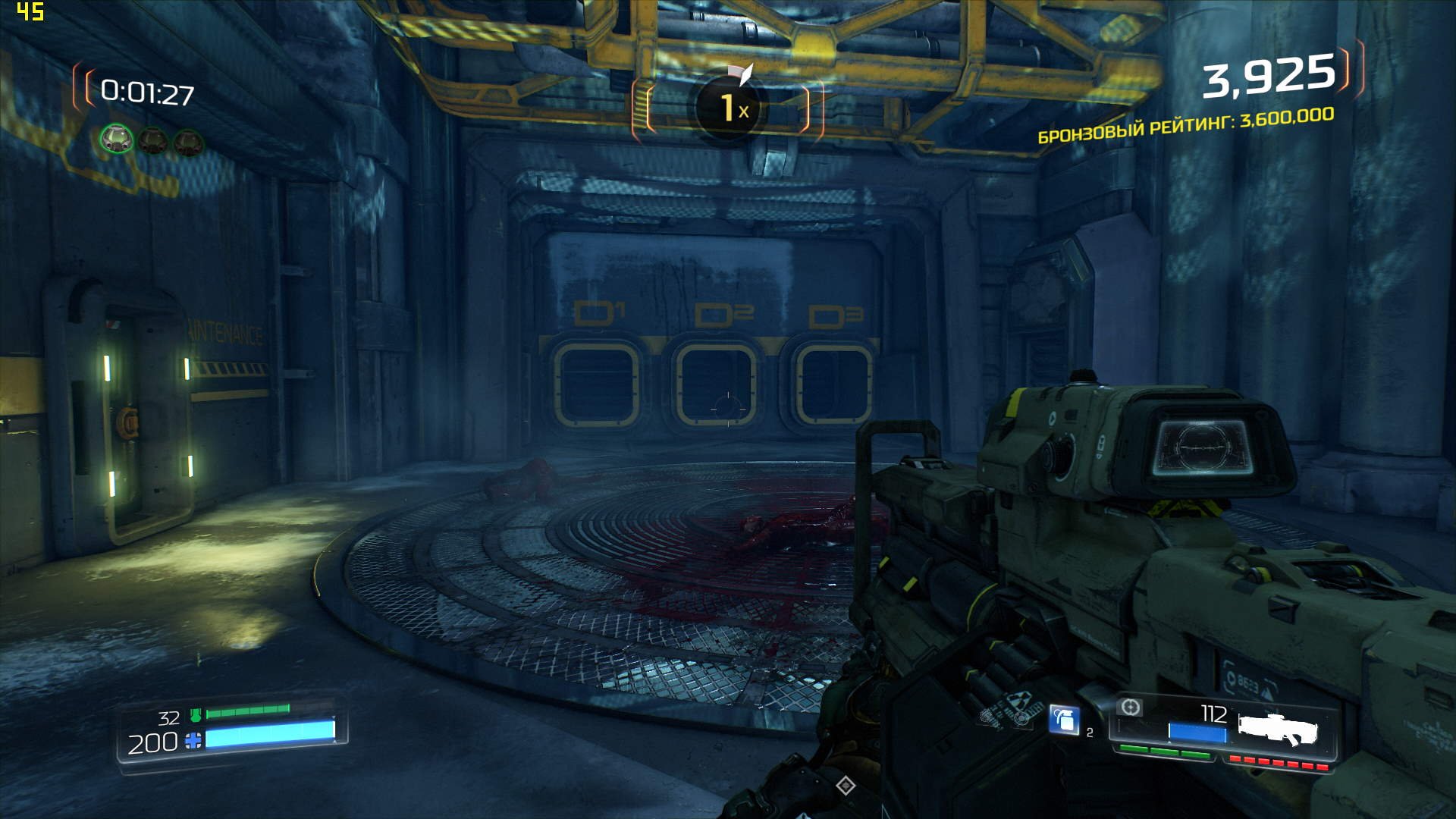The height and width of the screenshot is (819, 1456).
Task: Click the white assault rifle weapon icon
Action: [x=1278, y=728]
